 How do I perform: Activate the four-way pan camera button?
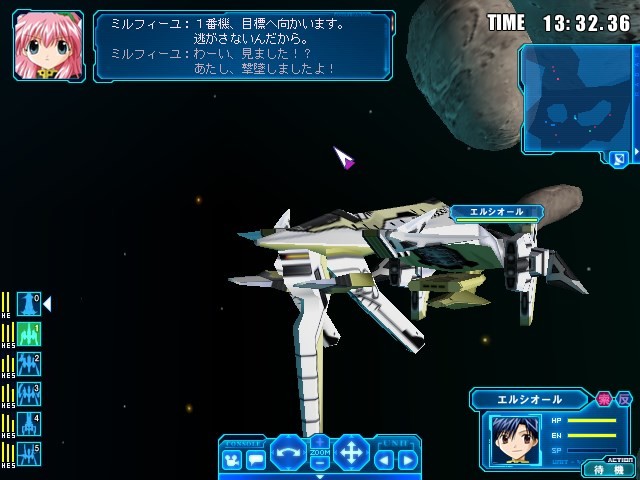(x=352, y=453)
